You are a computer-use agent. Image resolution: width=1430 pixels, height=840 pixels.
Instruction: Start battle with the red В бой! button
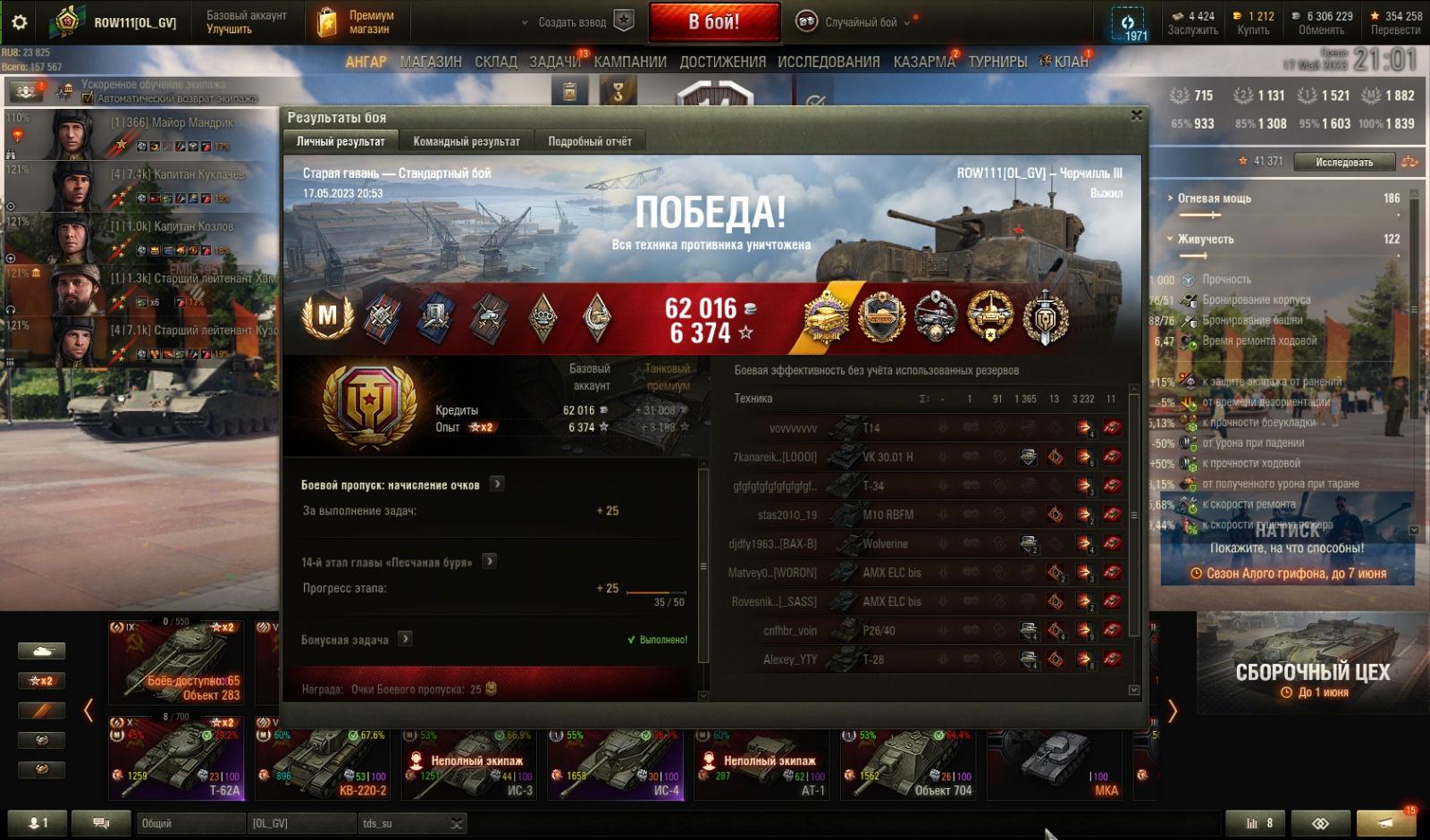(713, 22)
